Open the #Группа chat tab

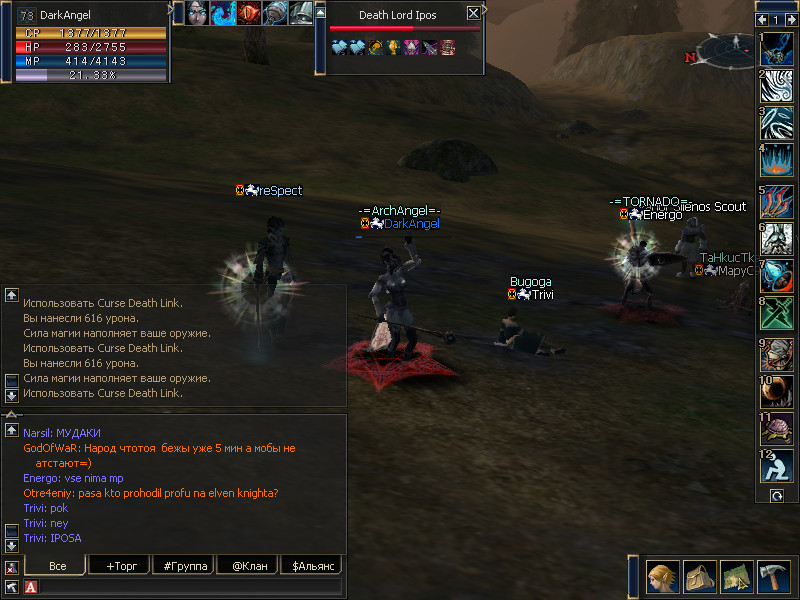coord(183,566)
